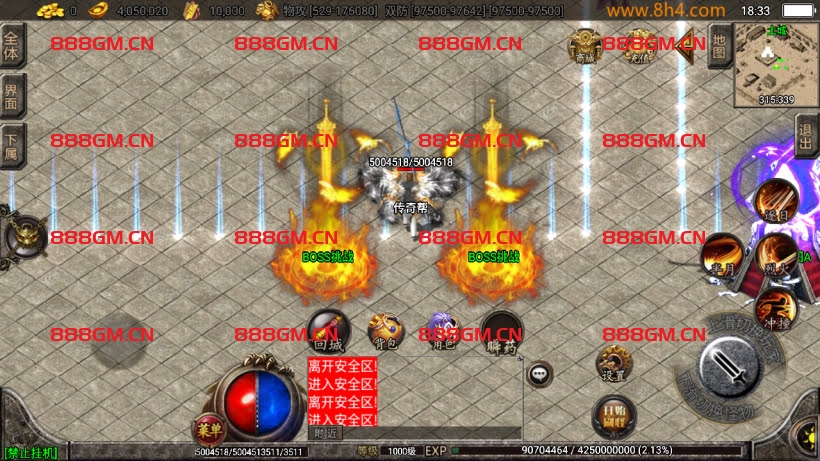Open the chat speech-bubble button

(540, 373)
